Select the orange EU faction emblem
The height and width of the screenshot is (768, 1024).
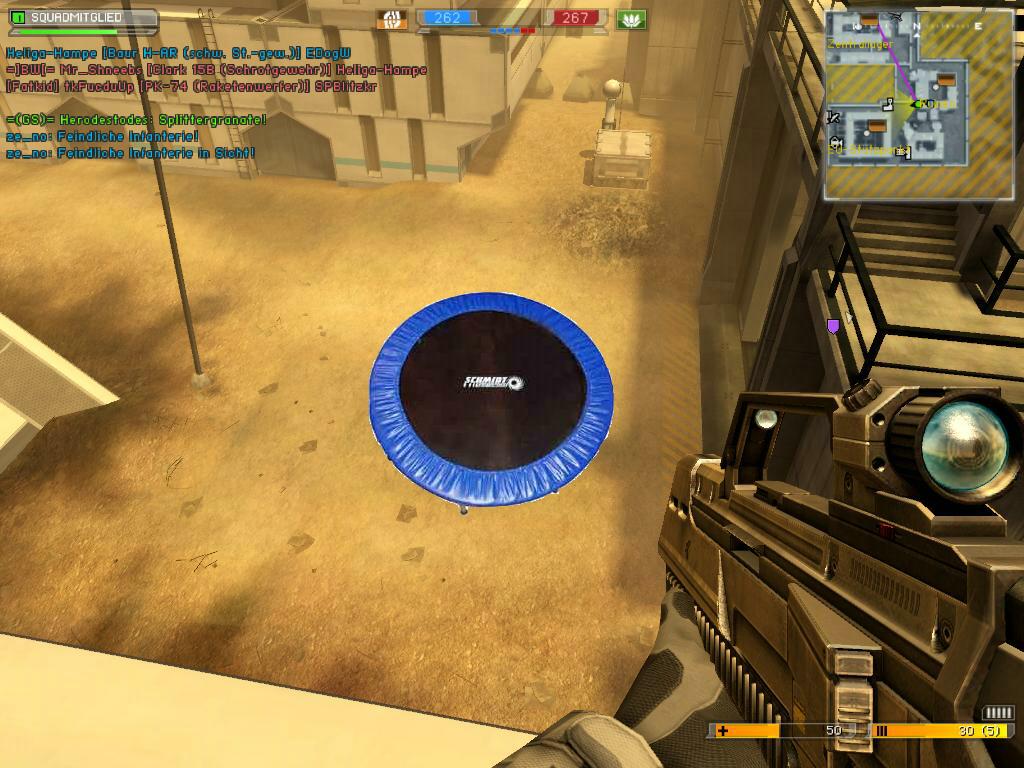pos(391,19)
